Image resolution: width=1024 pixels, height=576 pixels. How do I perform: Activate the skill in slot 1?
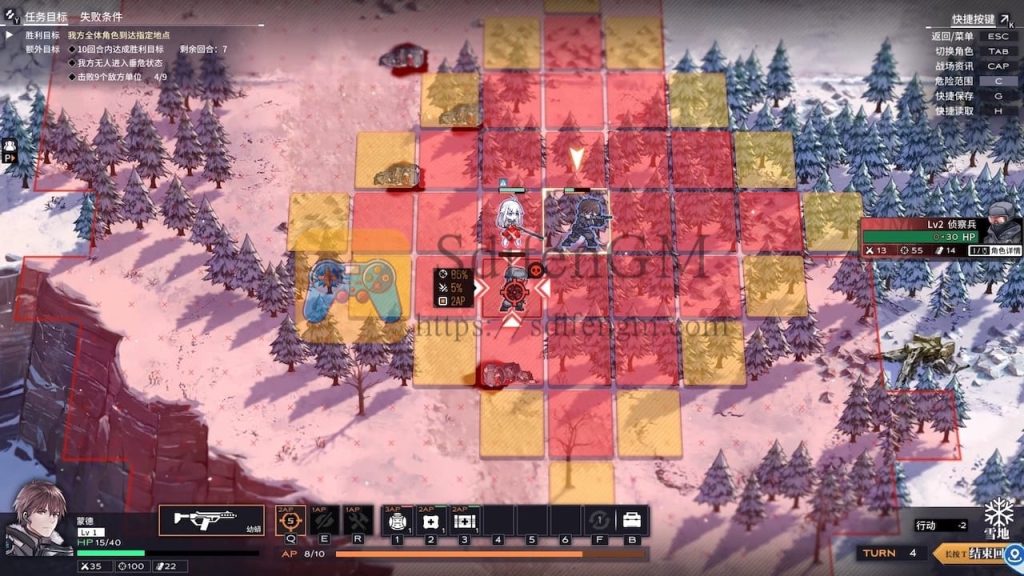pos(398,520)
